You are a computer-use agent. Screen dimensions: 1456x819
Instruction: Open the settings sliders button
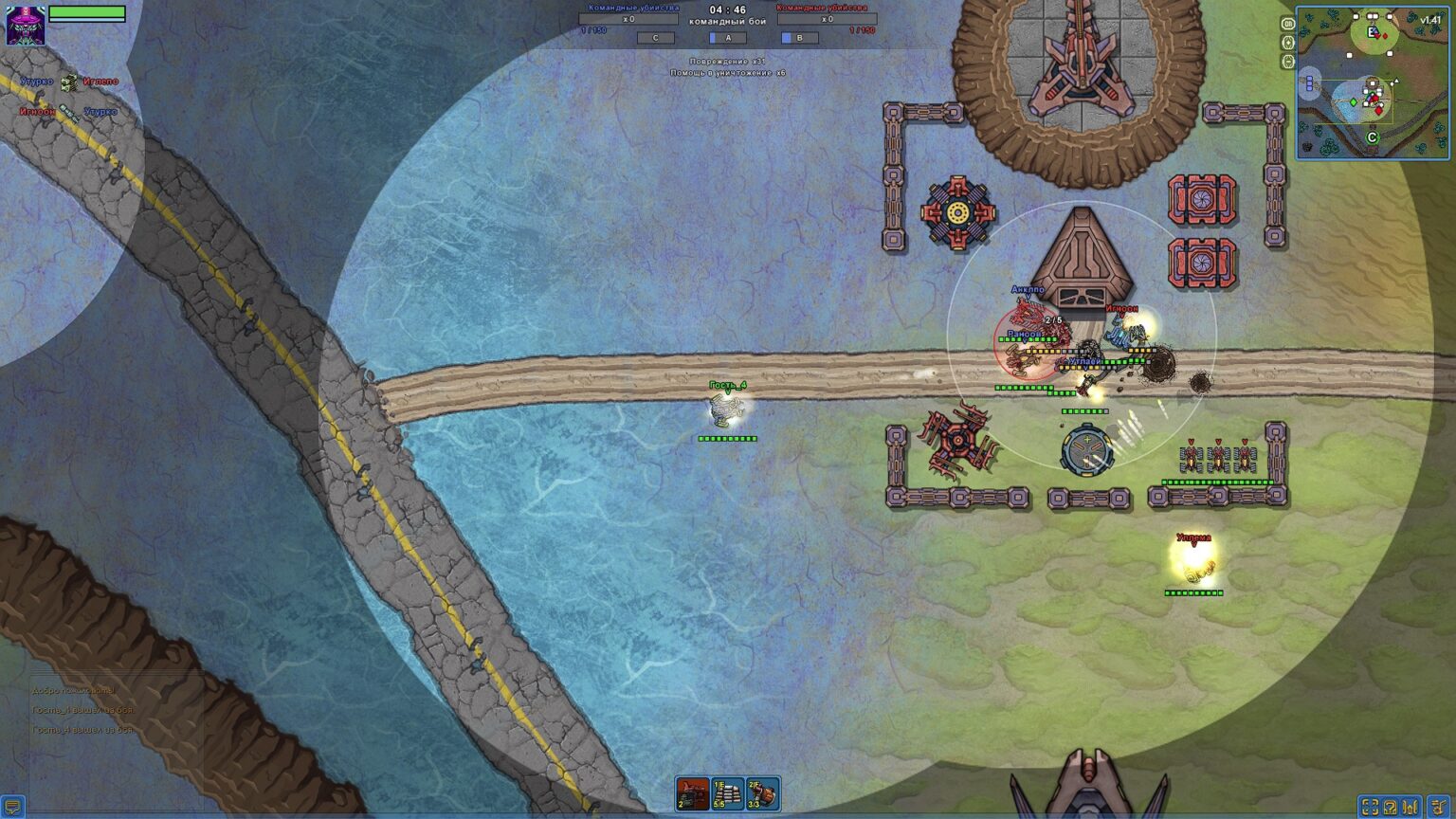tap(1411, 807)
